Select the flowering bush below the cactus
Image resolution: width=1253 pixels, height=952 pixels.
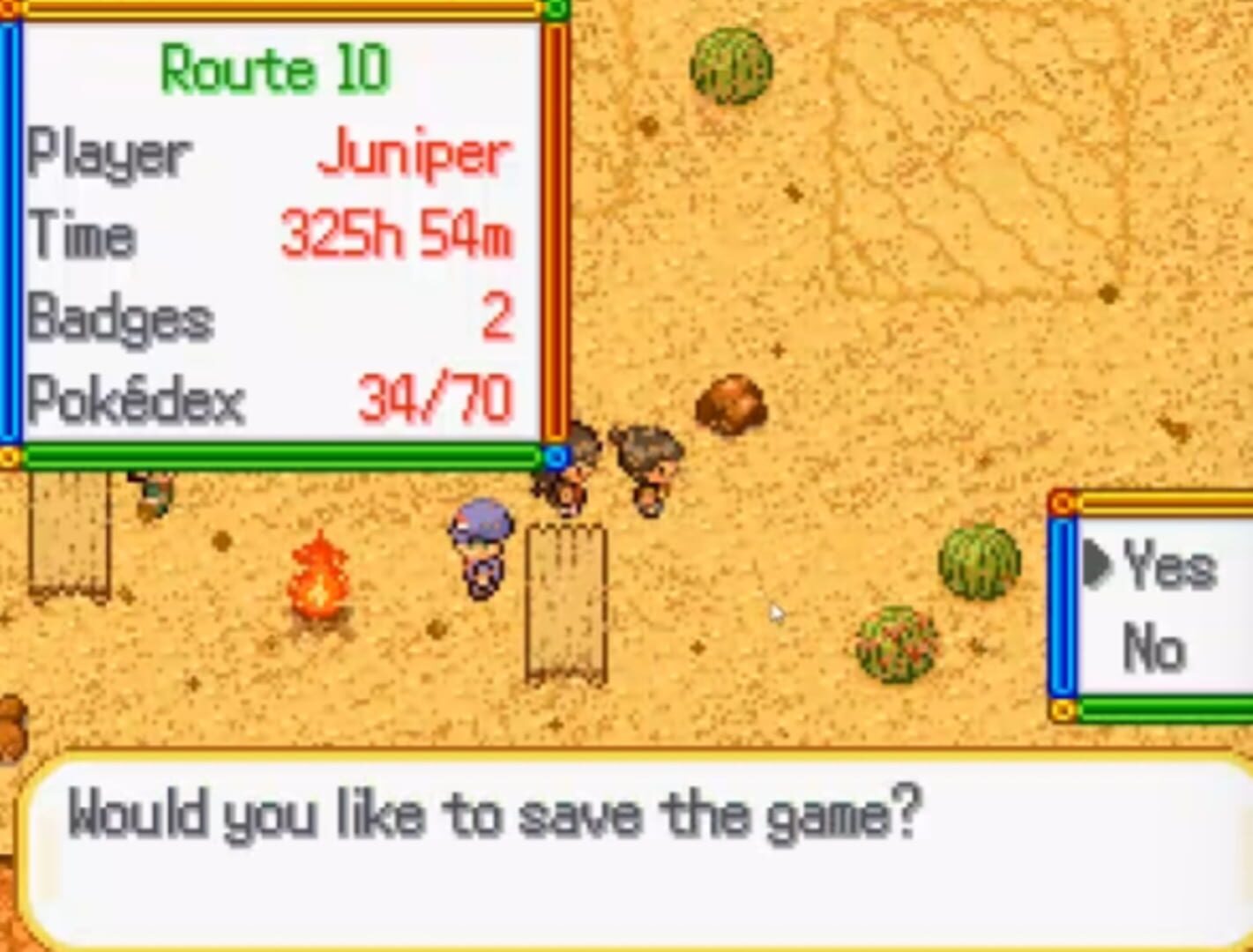tap(898, 643)
